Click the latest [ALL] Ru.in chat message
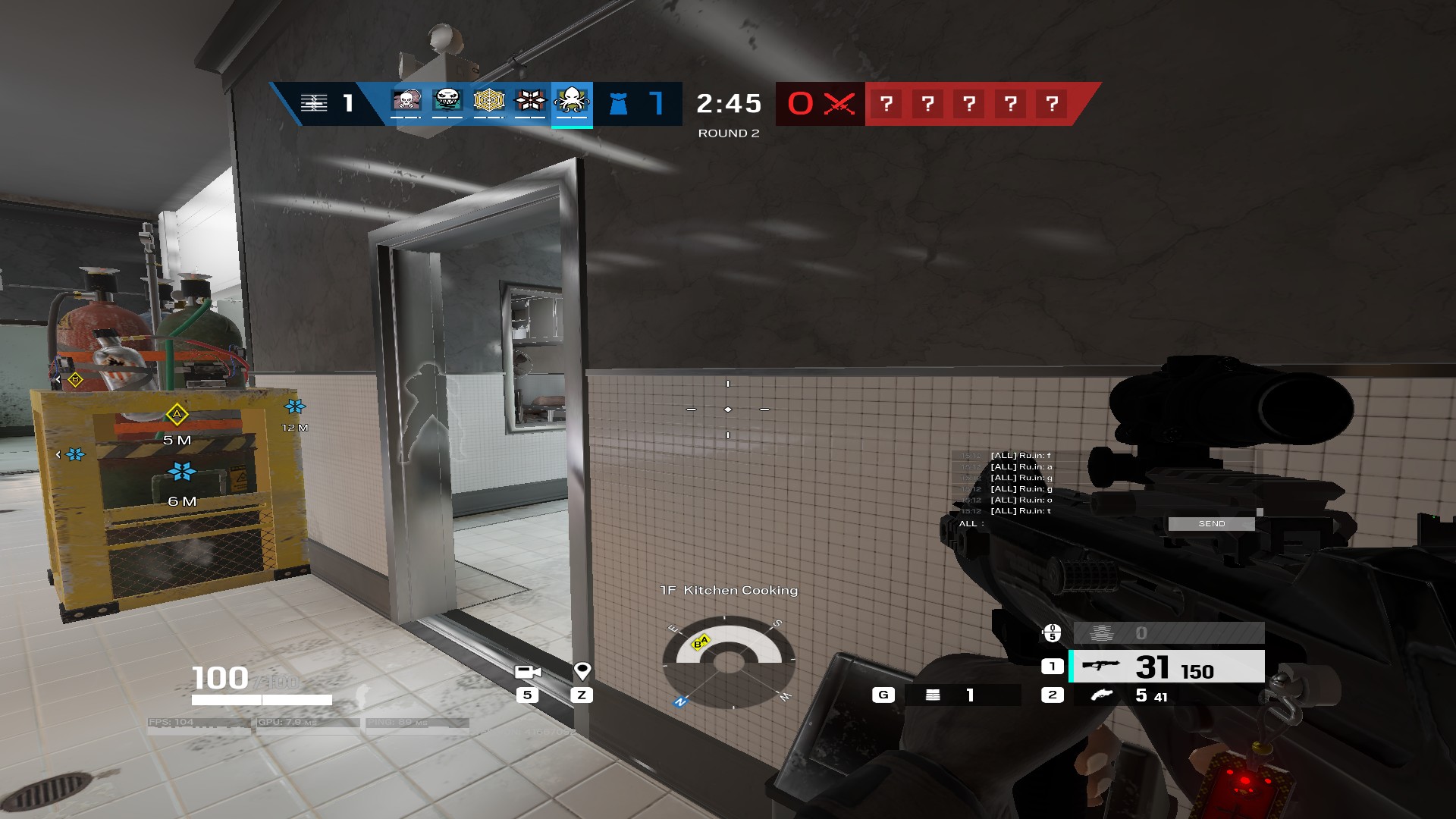The width and height of the screenshot is (1456, 819). (x=1020, y=512)
